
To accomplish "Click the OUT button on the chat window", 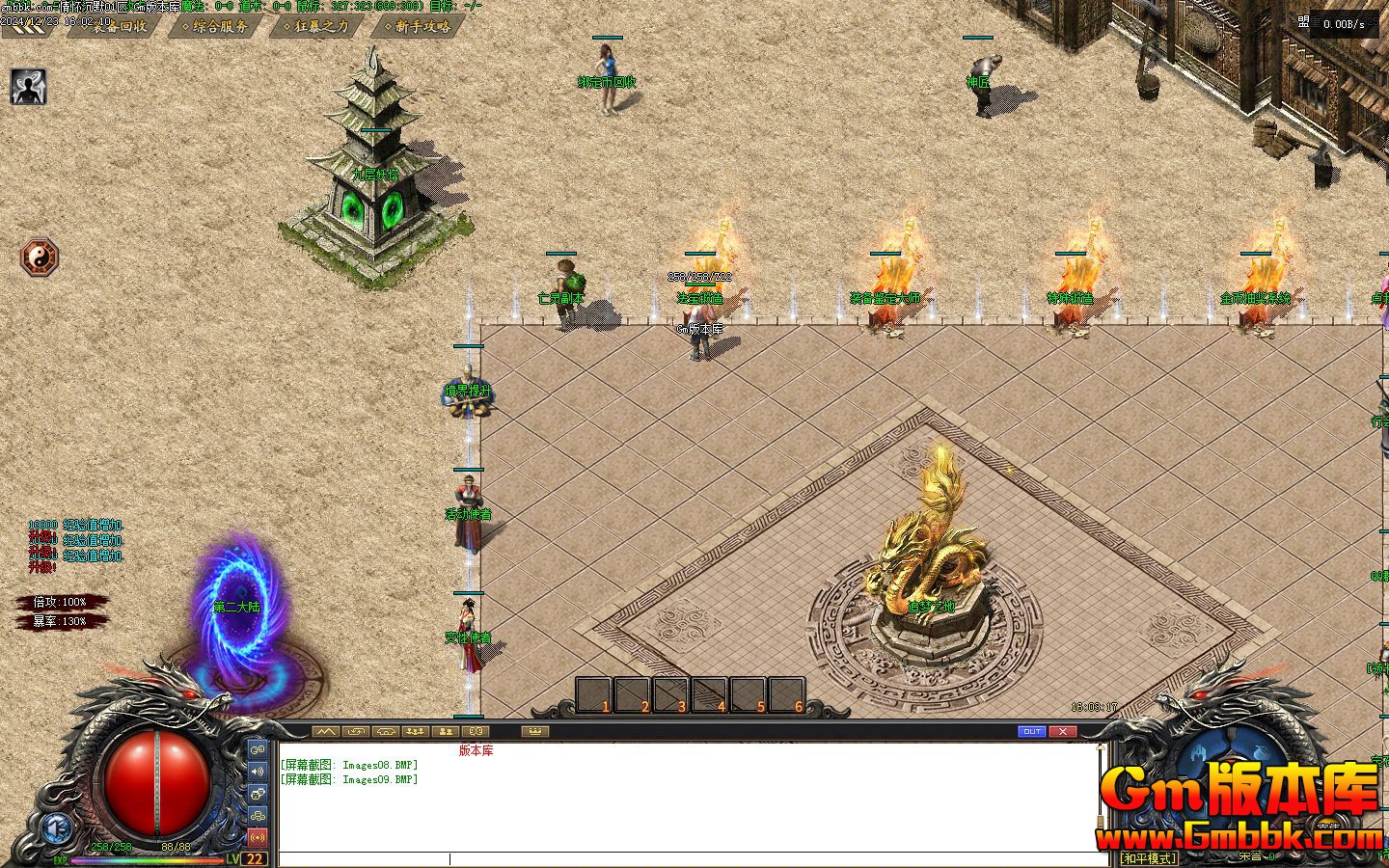I will [1031, 731].
